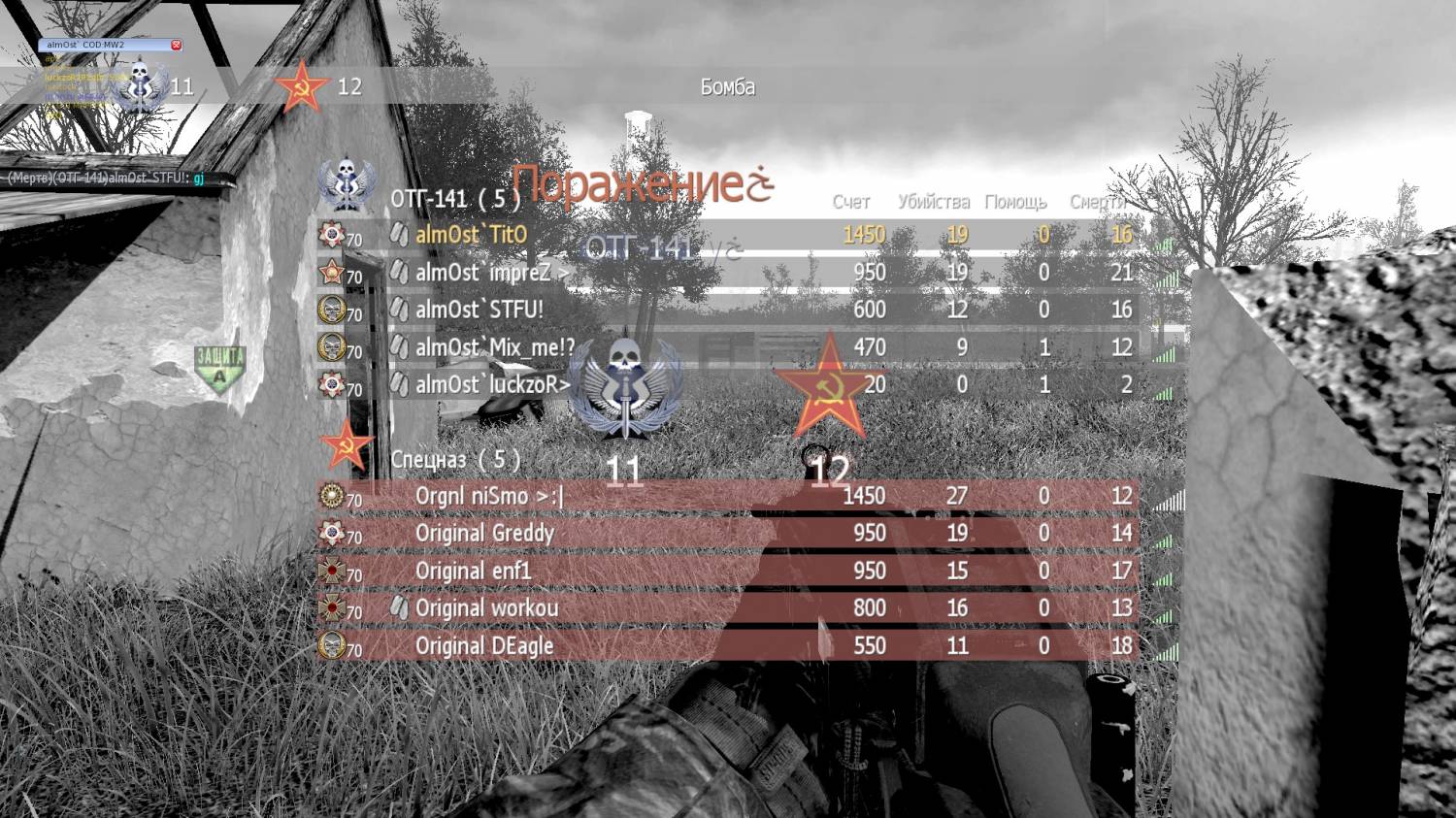1456x818 pixels.
Task: Click the Защита A objective marker
Action: [219, 367]
